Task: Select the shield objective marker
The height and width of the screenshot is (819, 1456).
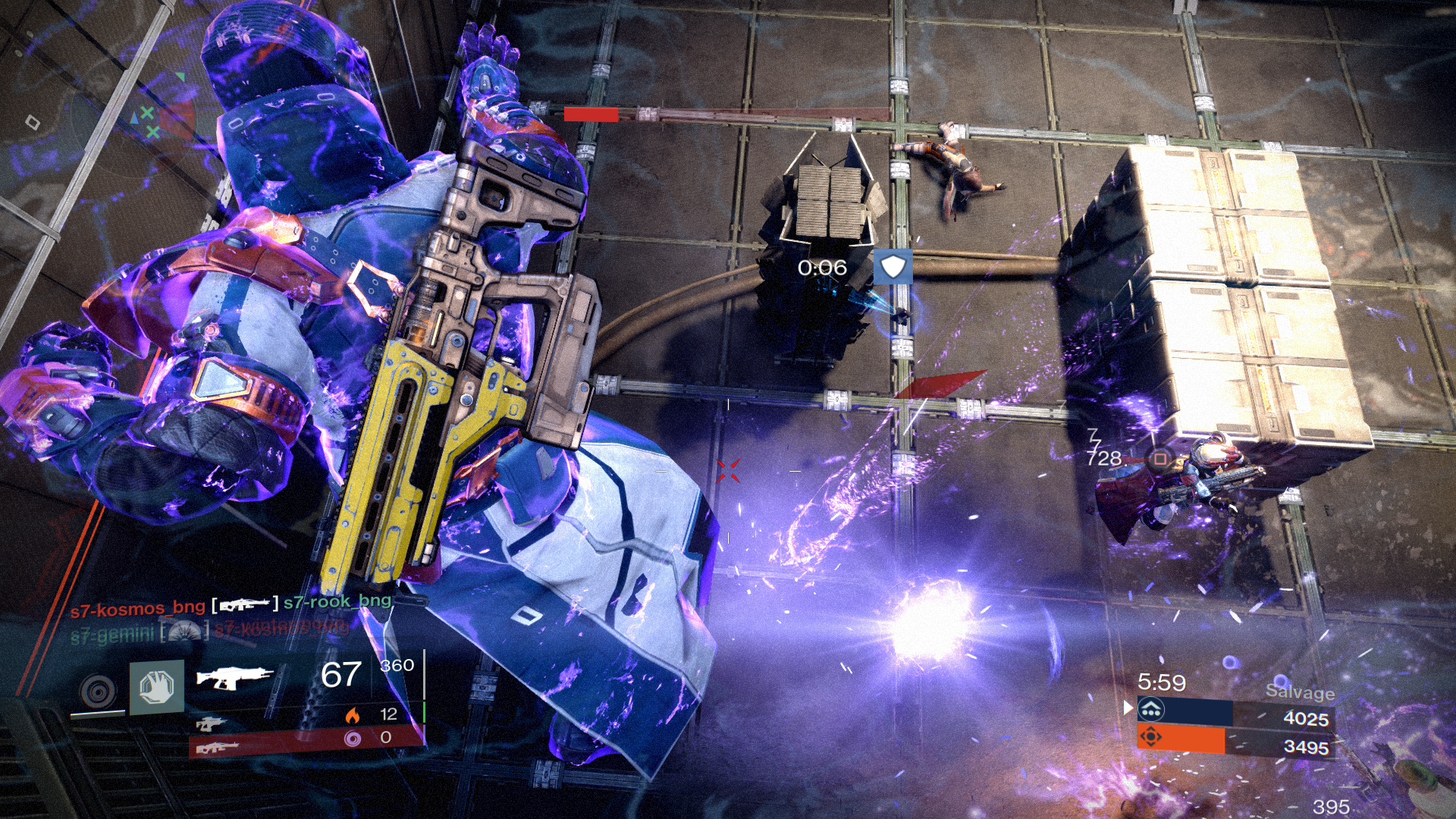Action: click(x=893, y=268)
